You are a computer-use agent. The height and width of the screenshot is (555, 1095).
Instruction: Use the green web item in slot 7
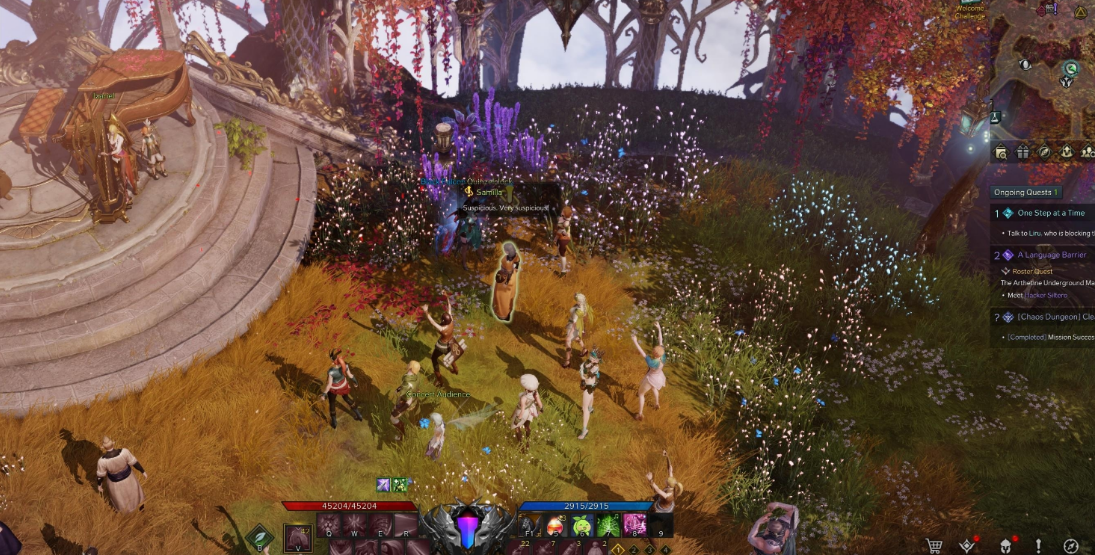(x=608, y=526)
